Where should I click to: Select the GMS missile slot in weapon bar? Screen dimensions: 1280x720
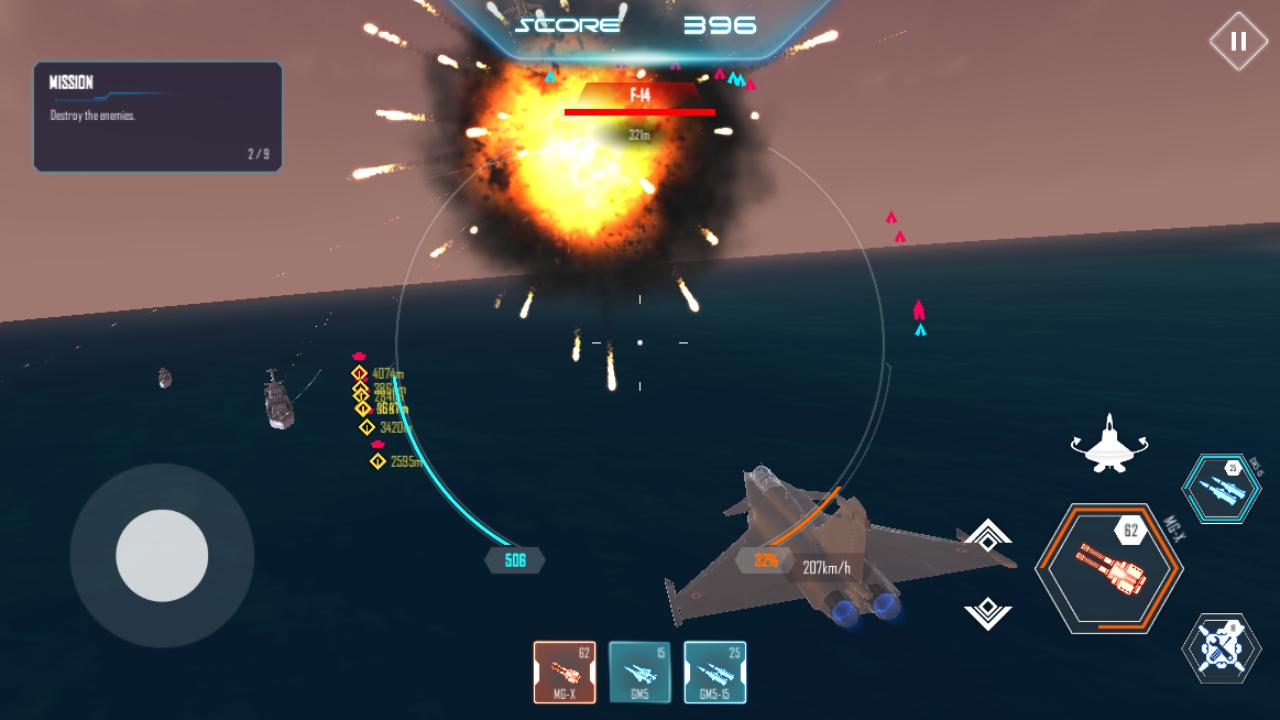tap(639, 672)
